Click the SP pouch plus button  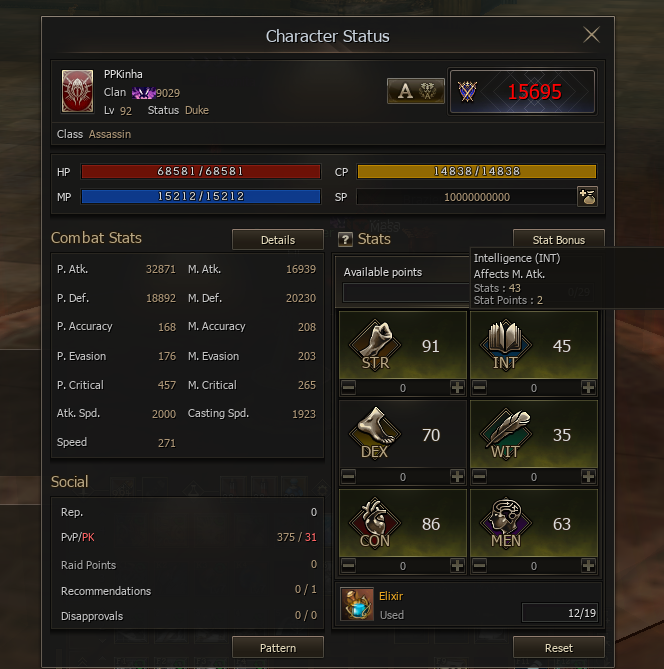(x=587, y=197)
